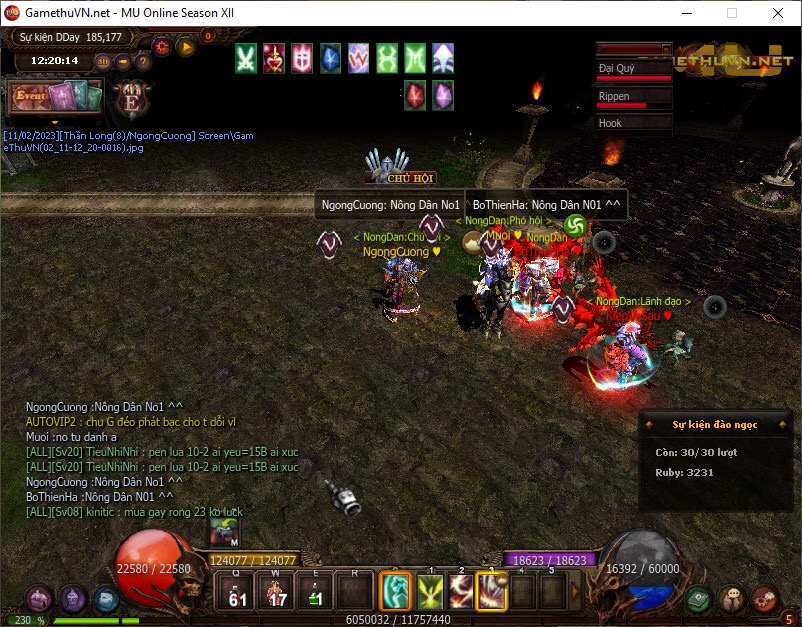Image resolution: width=802 pixels, height=627 pixels.
Task: Open the question mark help button
Action: (x=143, y=61)
